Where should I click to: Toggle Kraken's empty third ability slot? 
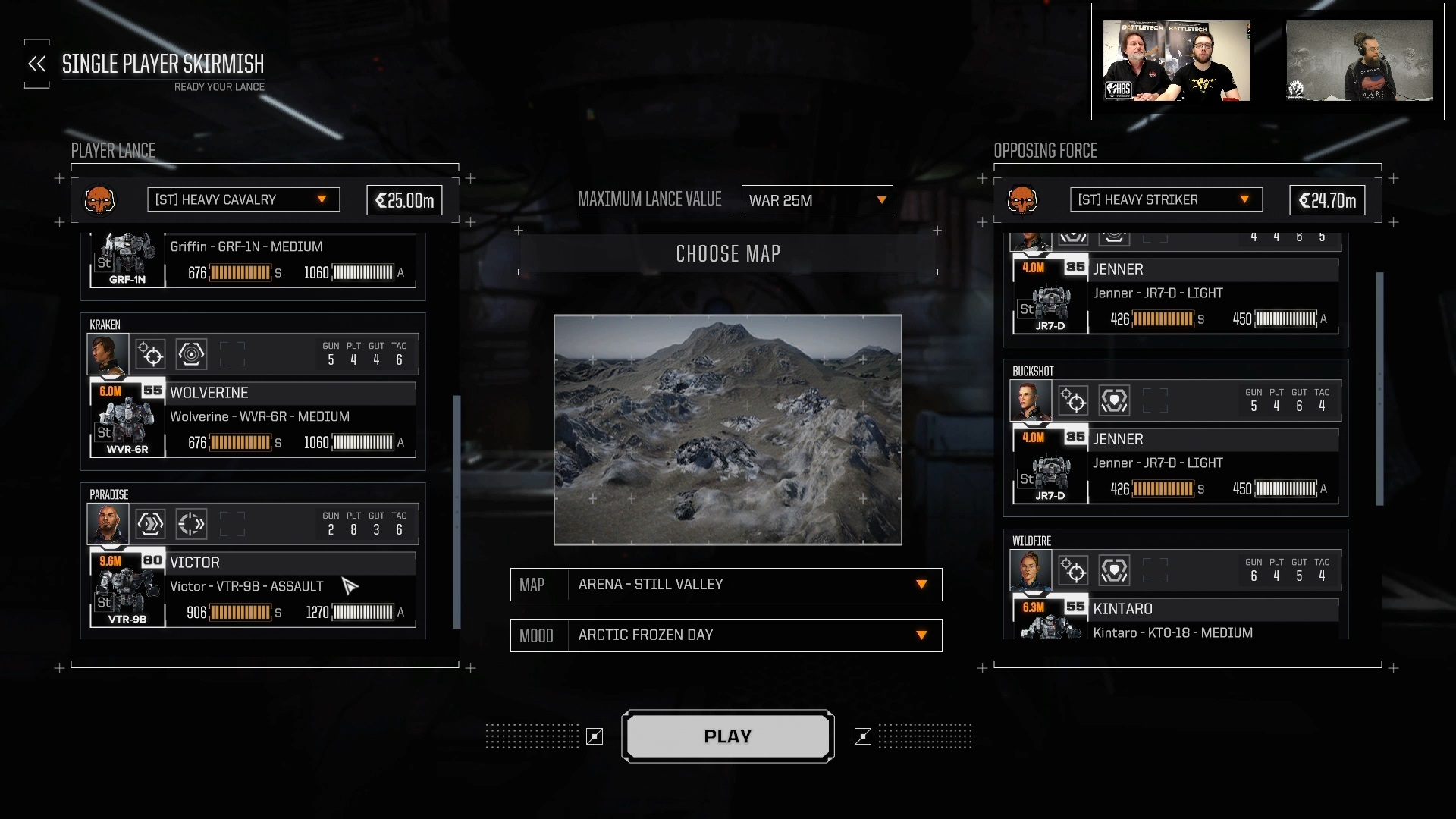233,354
